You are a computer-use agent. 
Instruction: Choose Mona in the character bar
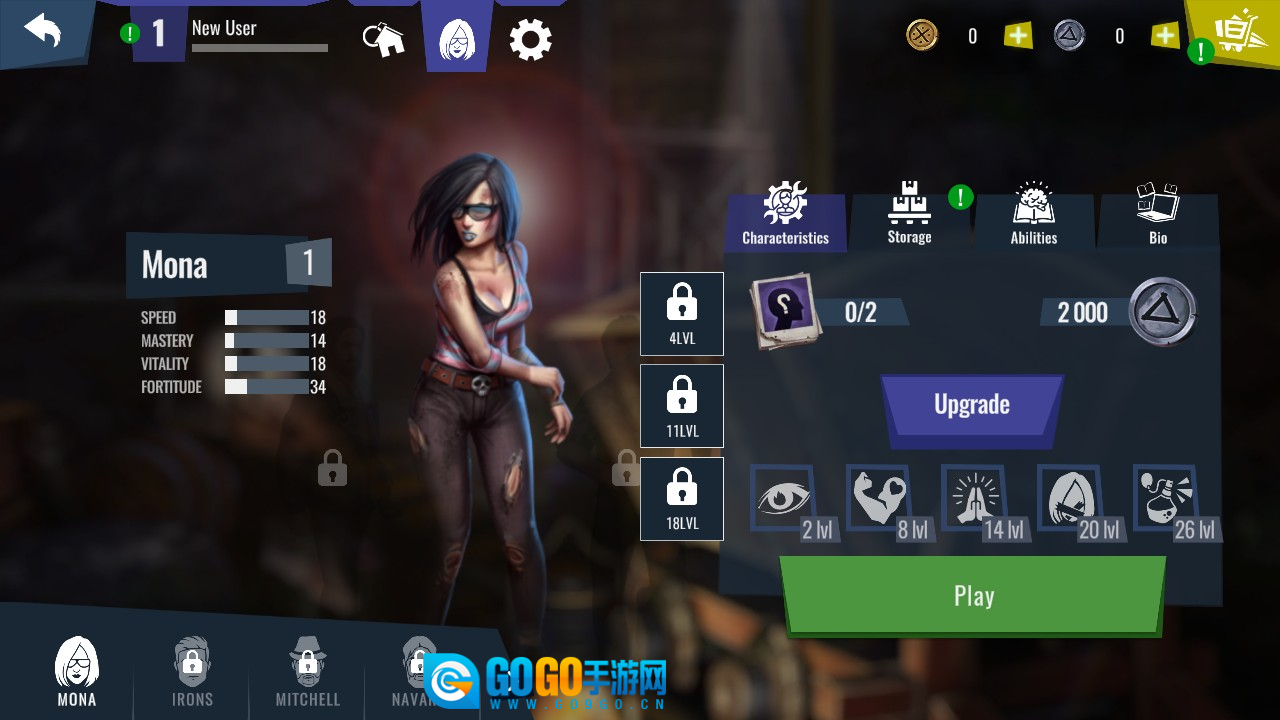[x=77, y=672]
